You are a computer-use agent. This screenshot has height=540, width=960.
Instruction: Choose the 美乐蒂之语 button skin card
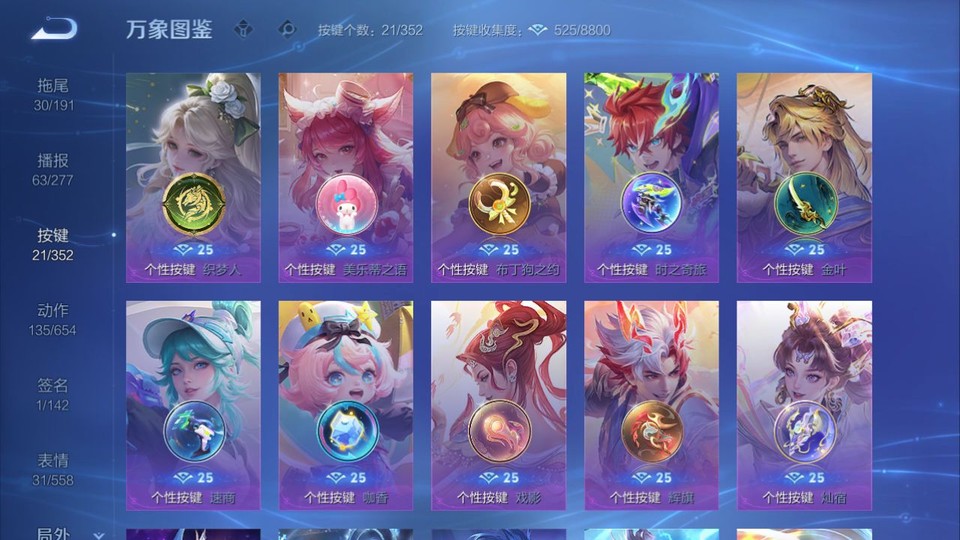coord(346,177)
